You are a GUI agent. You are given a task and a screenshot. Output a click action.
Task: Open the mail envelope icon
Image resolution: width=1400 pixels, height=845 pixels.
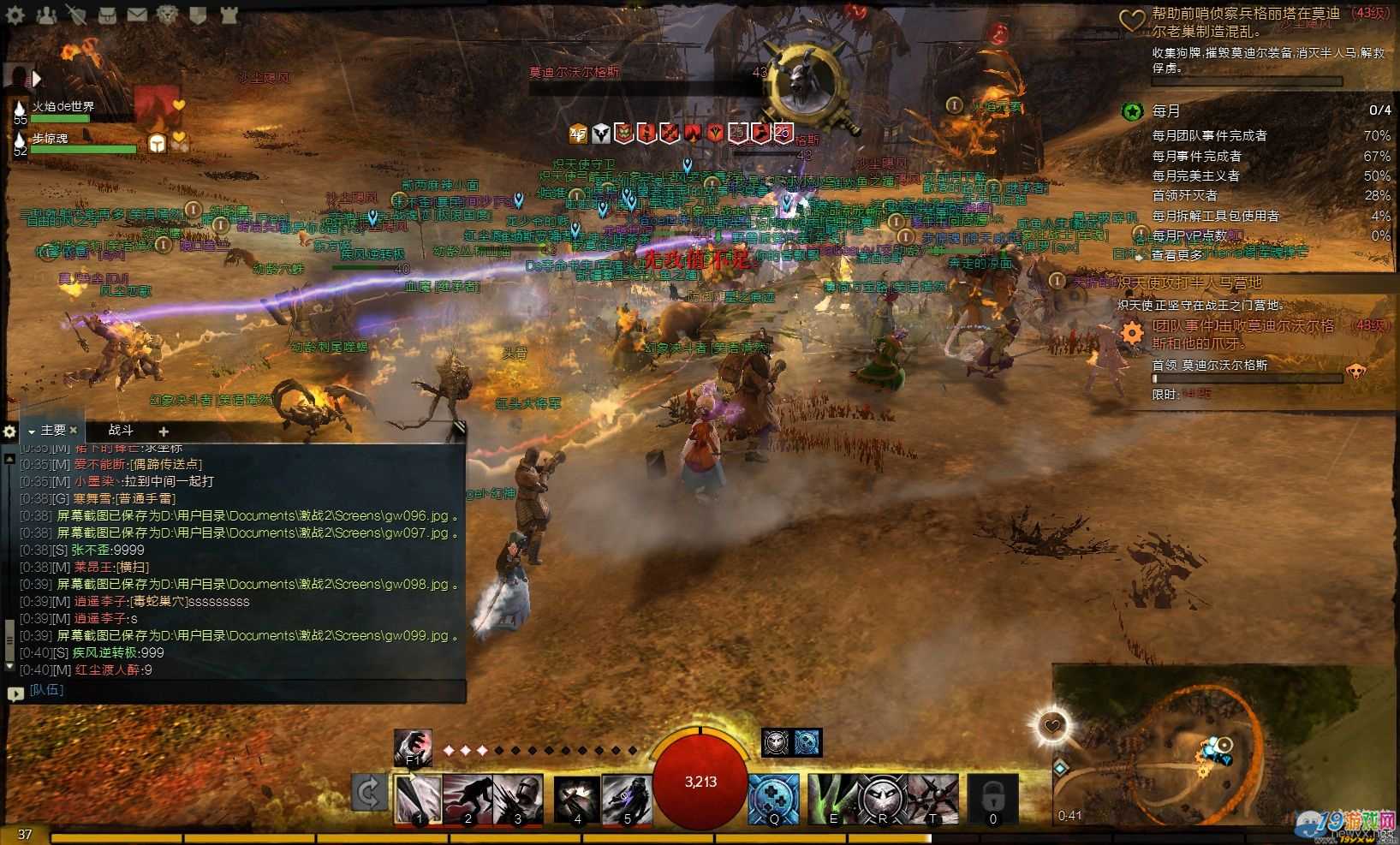tap(136, 15)
